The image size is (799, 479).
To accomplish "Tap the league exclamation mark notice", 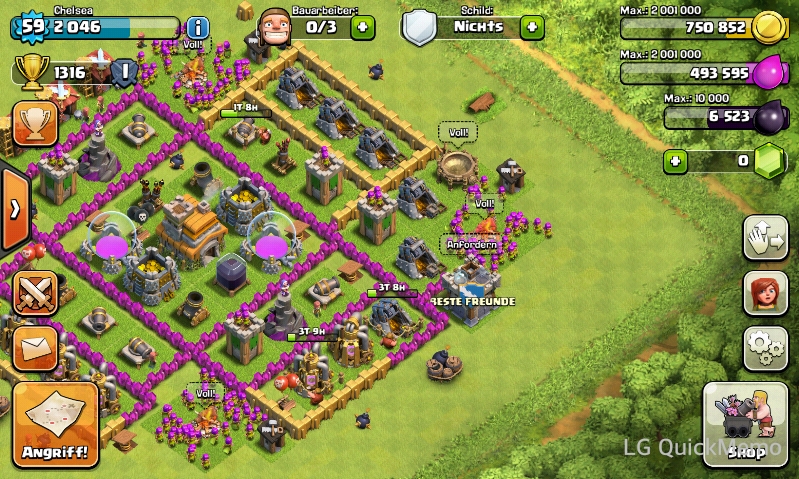I will click(x=124, y=72).
